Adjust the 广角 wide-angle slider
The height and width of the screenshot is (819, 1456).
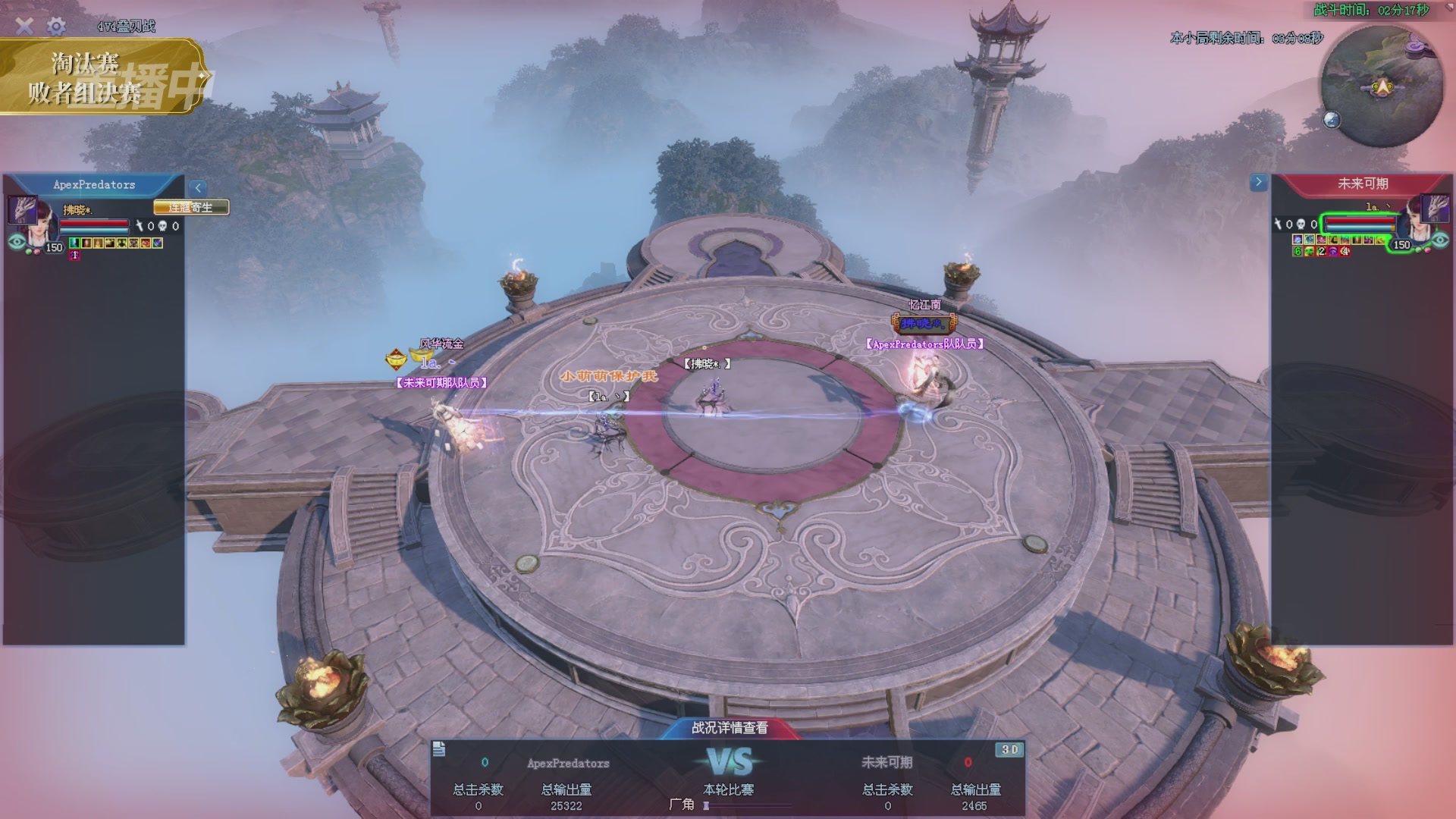[707, 805]
